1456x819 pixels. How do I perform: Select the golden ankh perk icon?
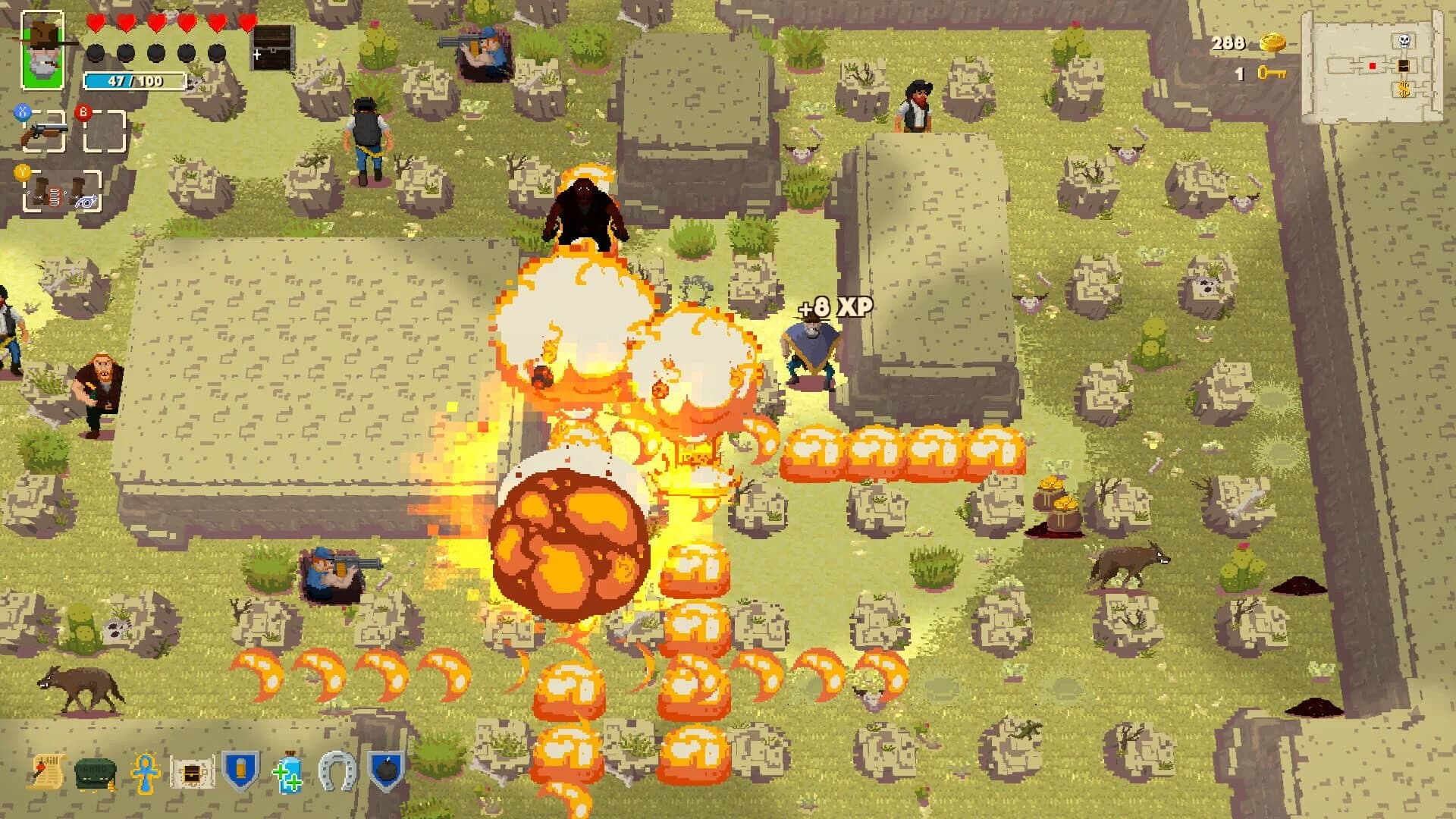[144, 771]
